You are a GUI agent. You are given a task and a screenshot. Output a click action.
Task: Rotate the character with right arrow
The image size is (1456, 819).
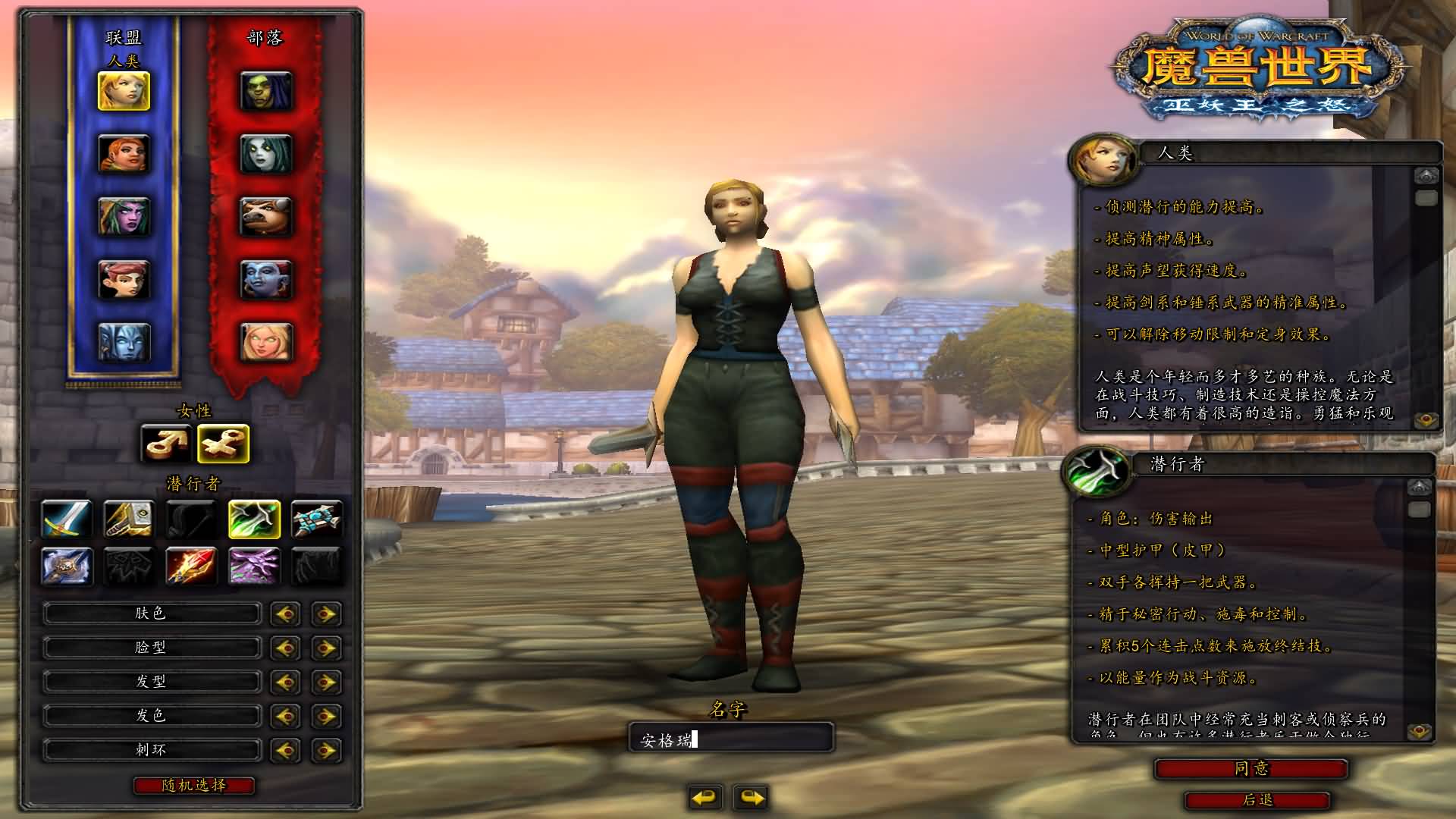[752, 797]
